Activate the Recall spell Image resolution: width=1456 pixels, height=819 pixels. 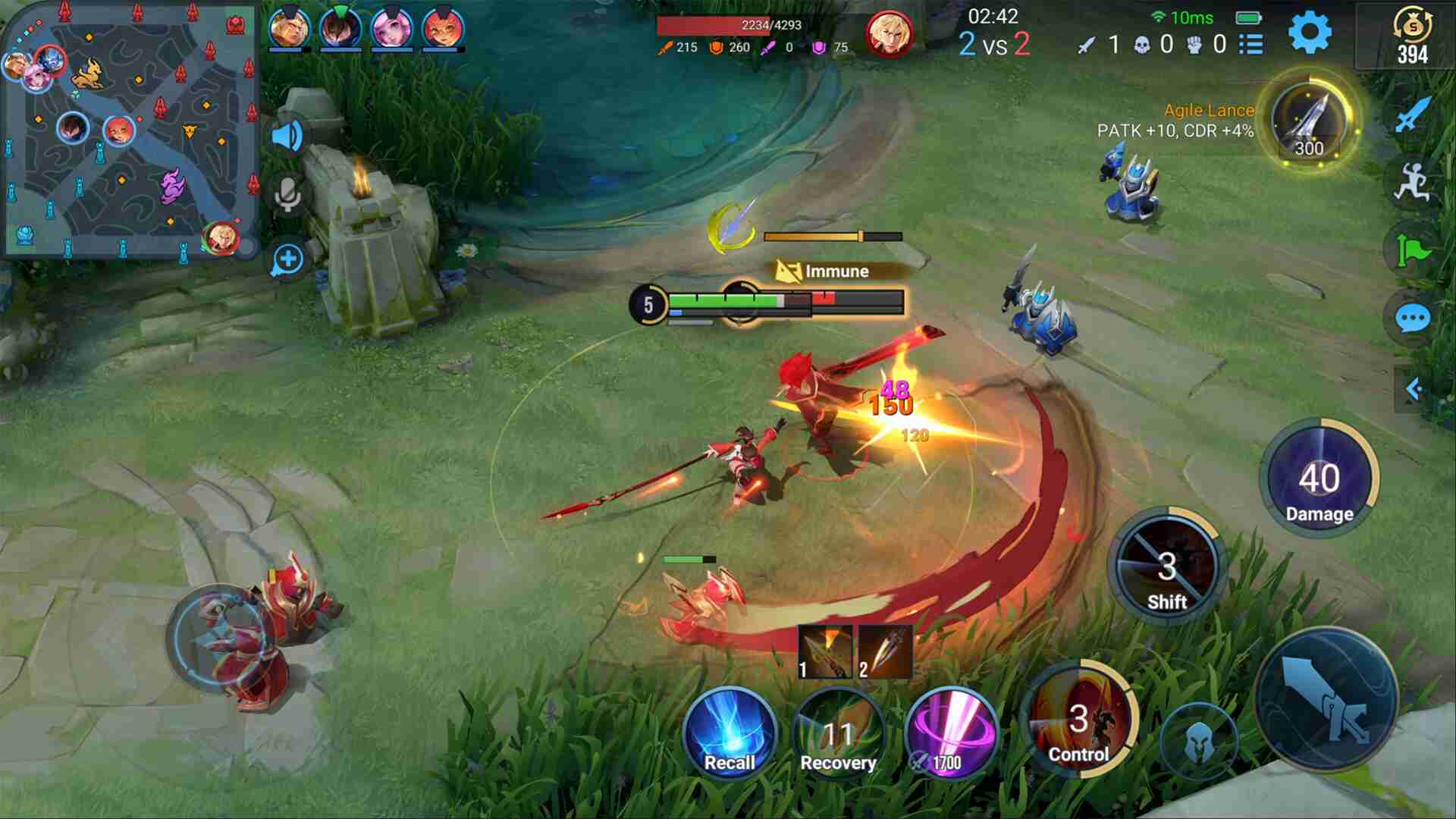point(730,733)
